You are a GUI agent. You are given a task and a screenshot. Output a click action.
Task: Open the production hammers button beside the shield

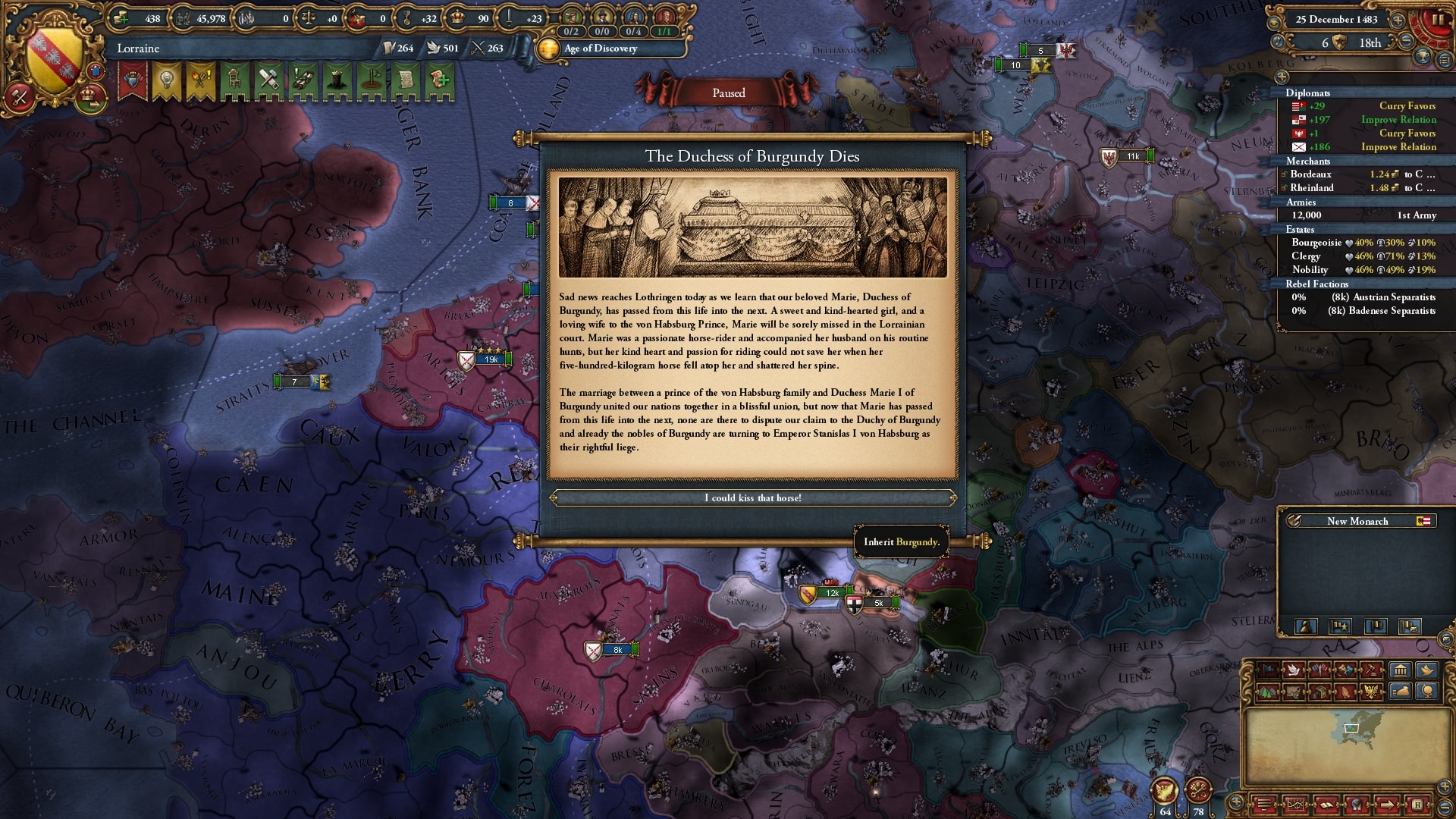(x=19, y=98)
